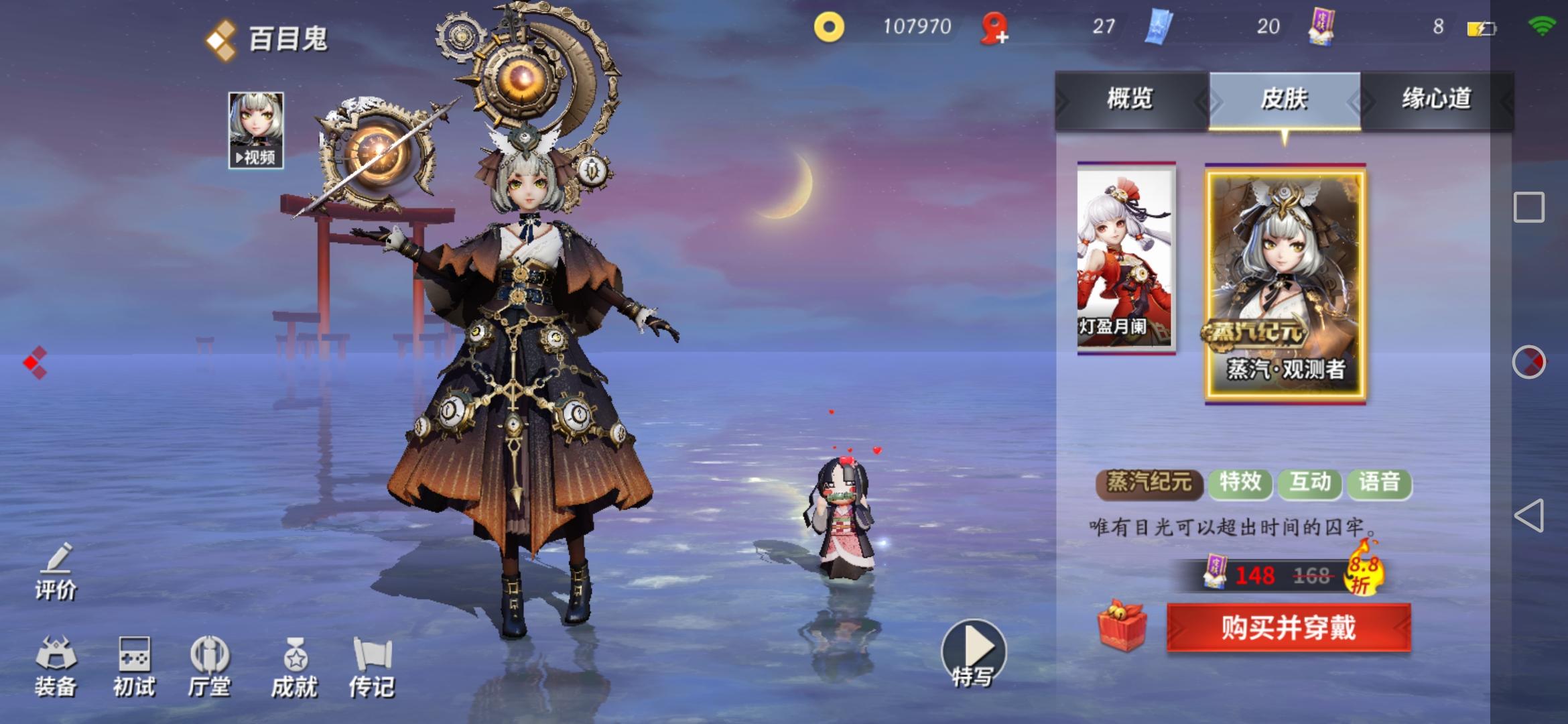
Task: Toggle the 特效 (effects) tag
Action: (x=1240, y=482)
